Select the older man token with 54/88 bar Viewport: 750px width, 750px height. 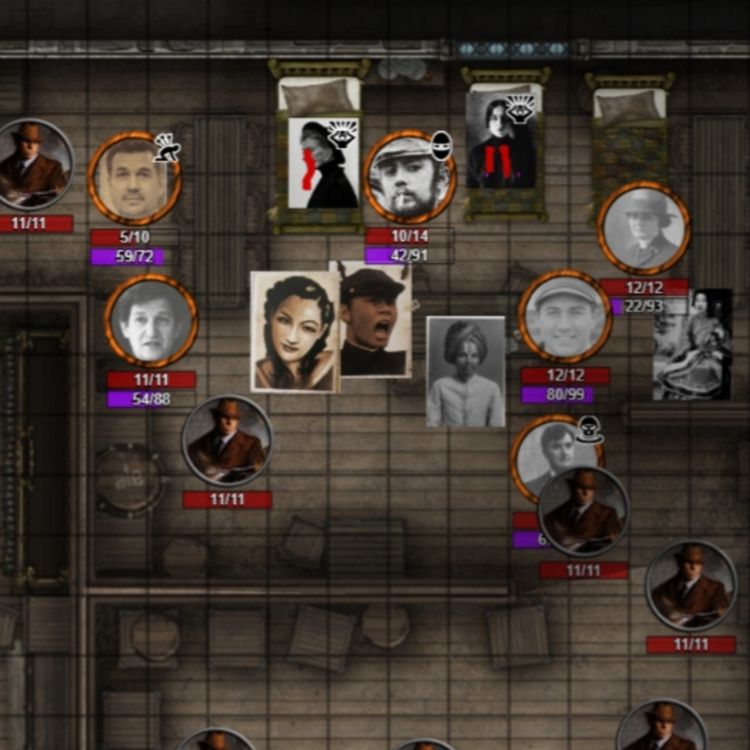[151, 321]
